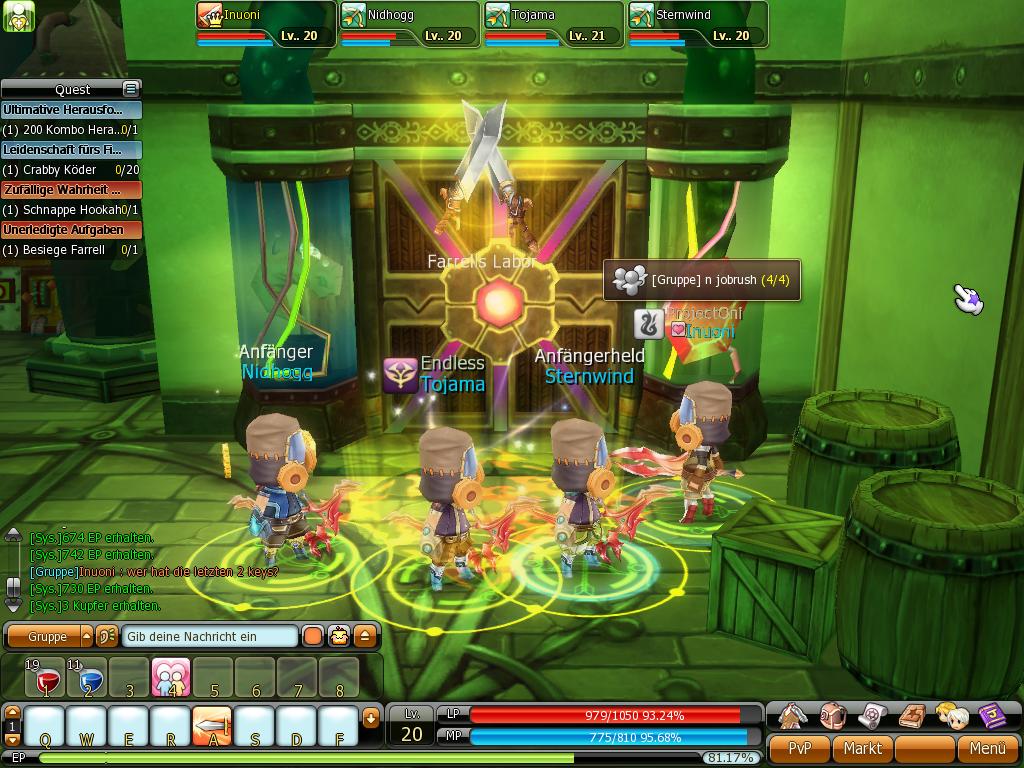The height and width of the screenshot is (768, 1024).
Task: Activate the pink couple heart item
Action: click(x=171, y=678)
